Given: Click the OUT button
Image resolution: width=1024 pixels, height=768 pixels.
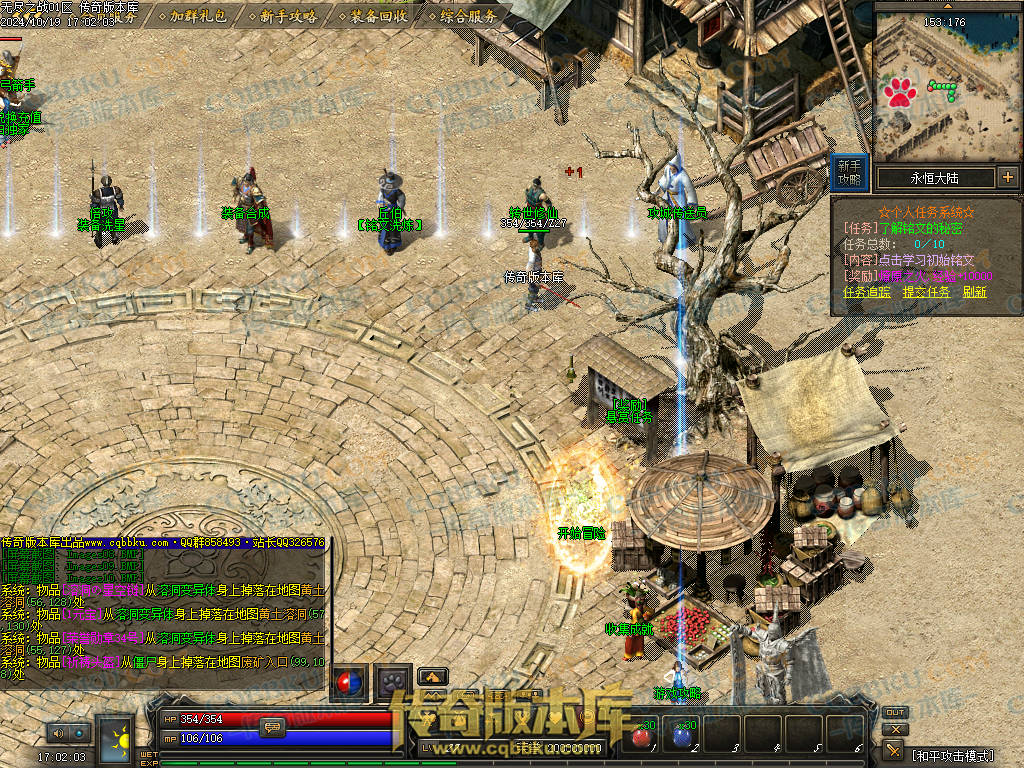Looking at the screenshot, I should pos(894,713).
